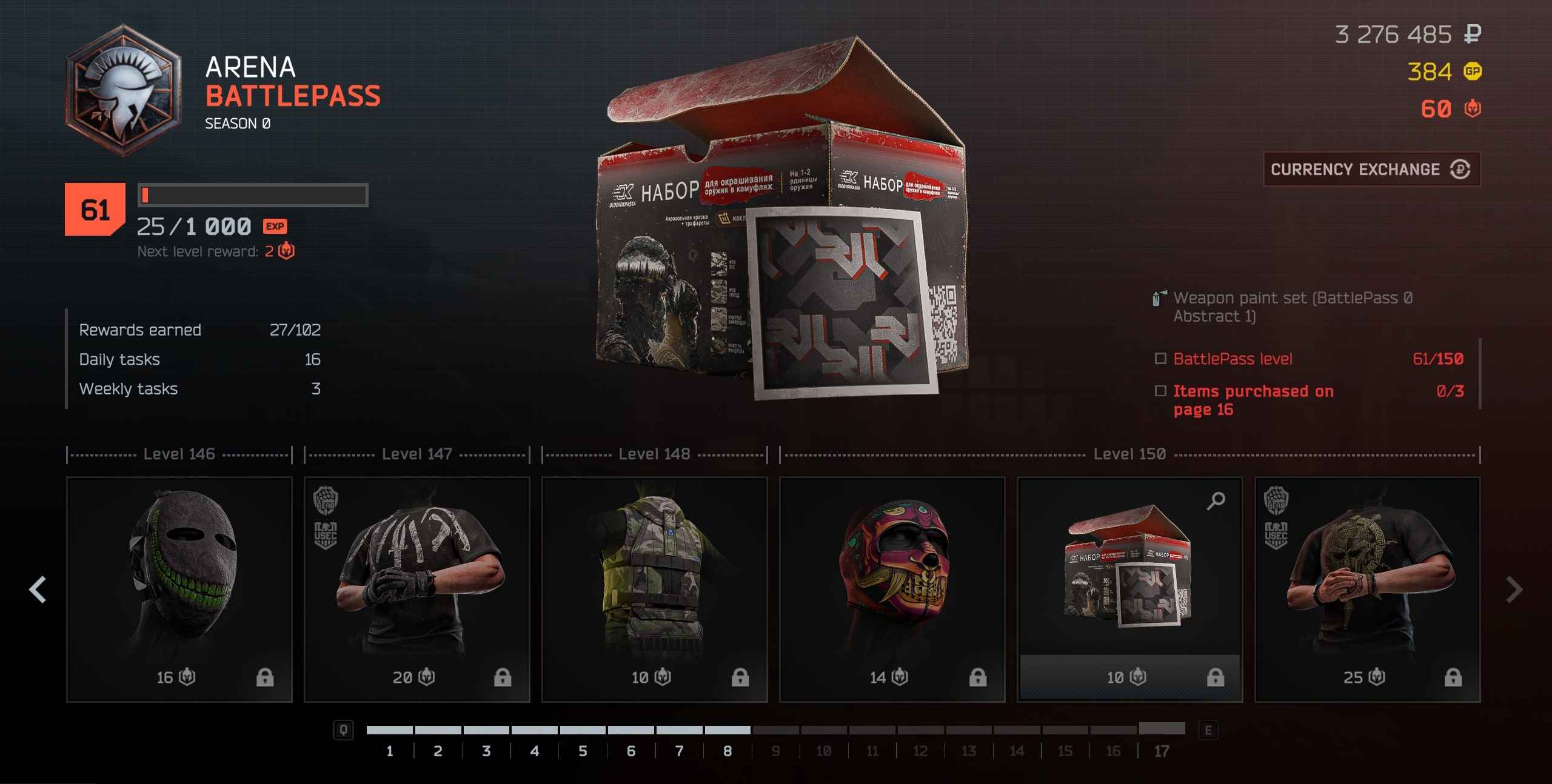Select the pink demon mask reward
This screenshot has width=1552, height=784.
(x=892, y=576)
